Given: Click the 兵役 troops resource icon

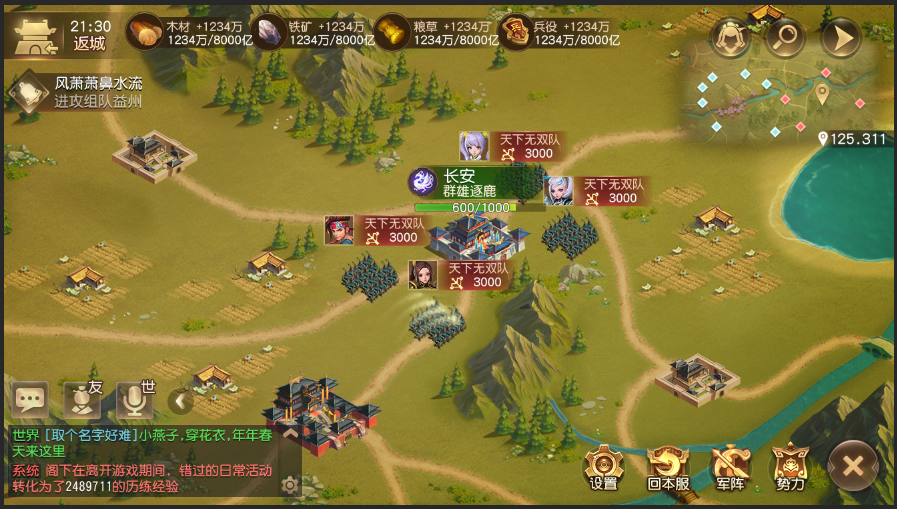Looking at the screenshot, I should [x=516, y=33].
